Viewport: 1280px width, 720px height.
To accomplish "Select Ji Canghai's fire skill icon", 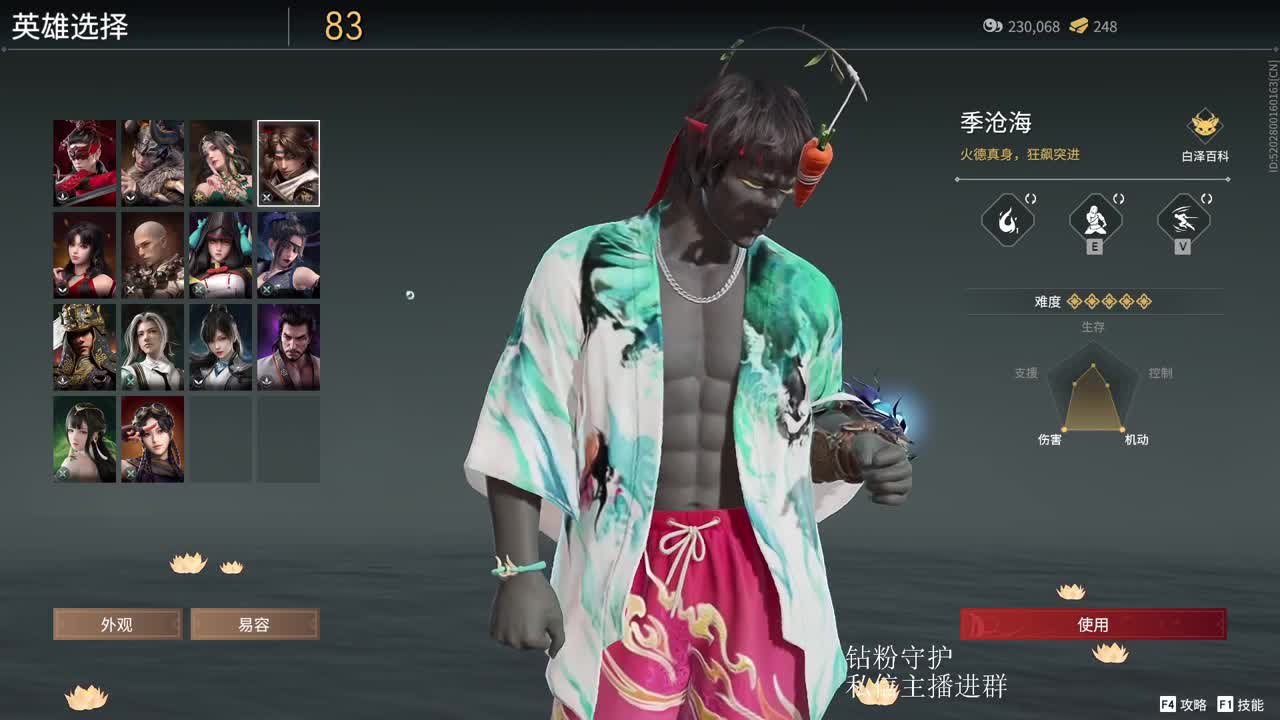I will (1007, 219).
